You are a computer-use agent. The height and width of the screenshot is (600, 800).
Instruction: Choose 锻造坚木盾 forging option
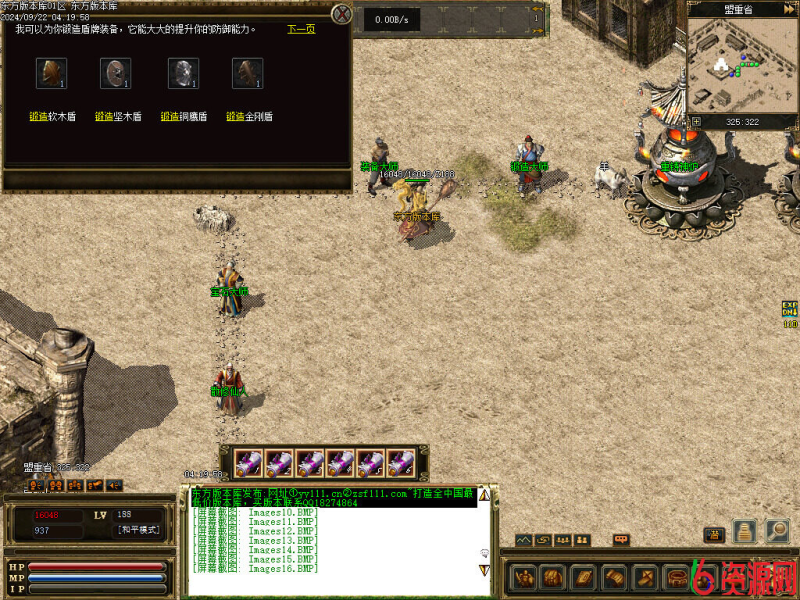click(x=117, y=116)
